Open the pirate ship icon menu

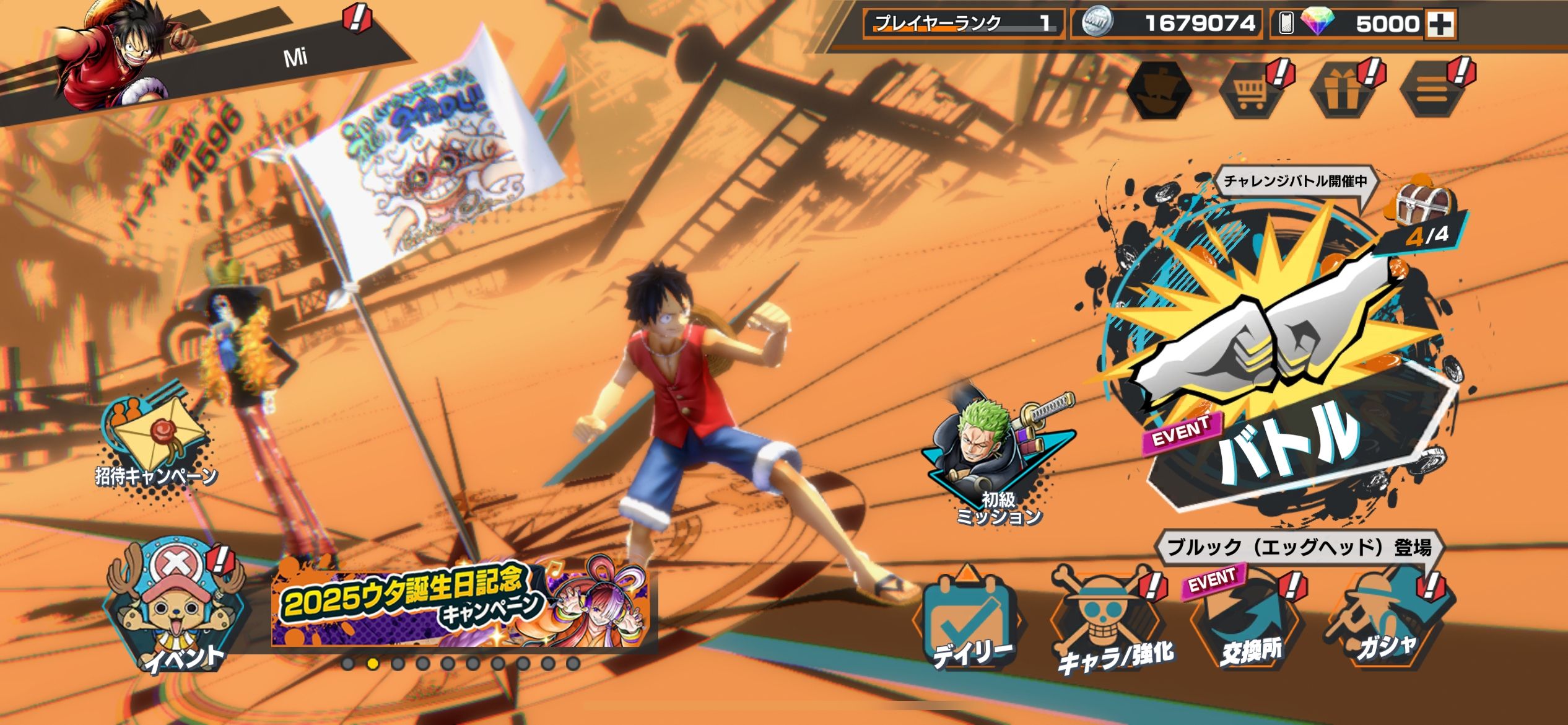pos(1159,90)
